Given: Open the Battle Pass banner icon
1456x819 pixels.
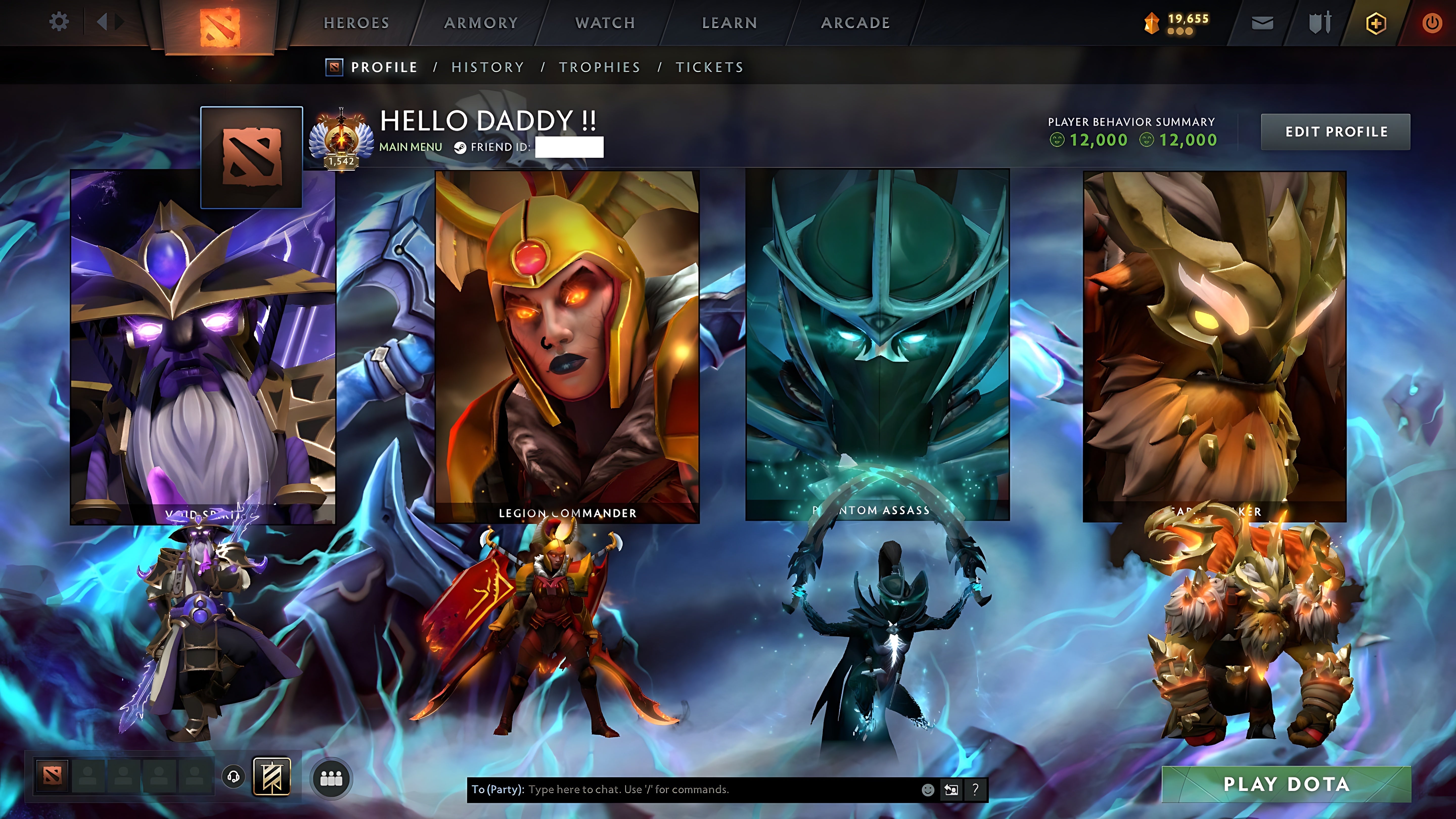Looking at the screenshot, I should point(272,776).
